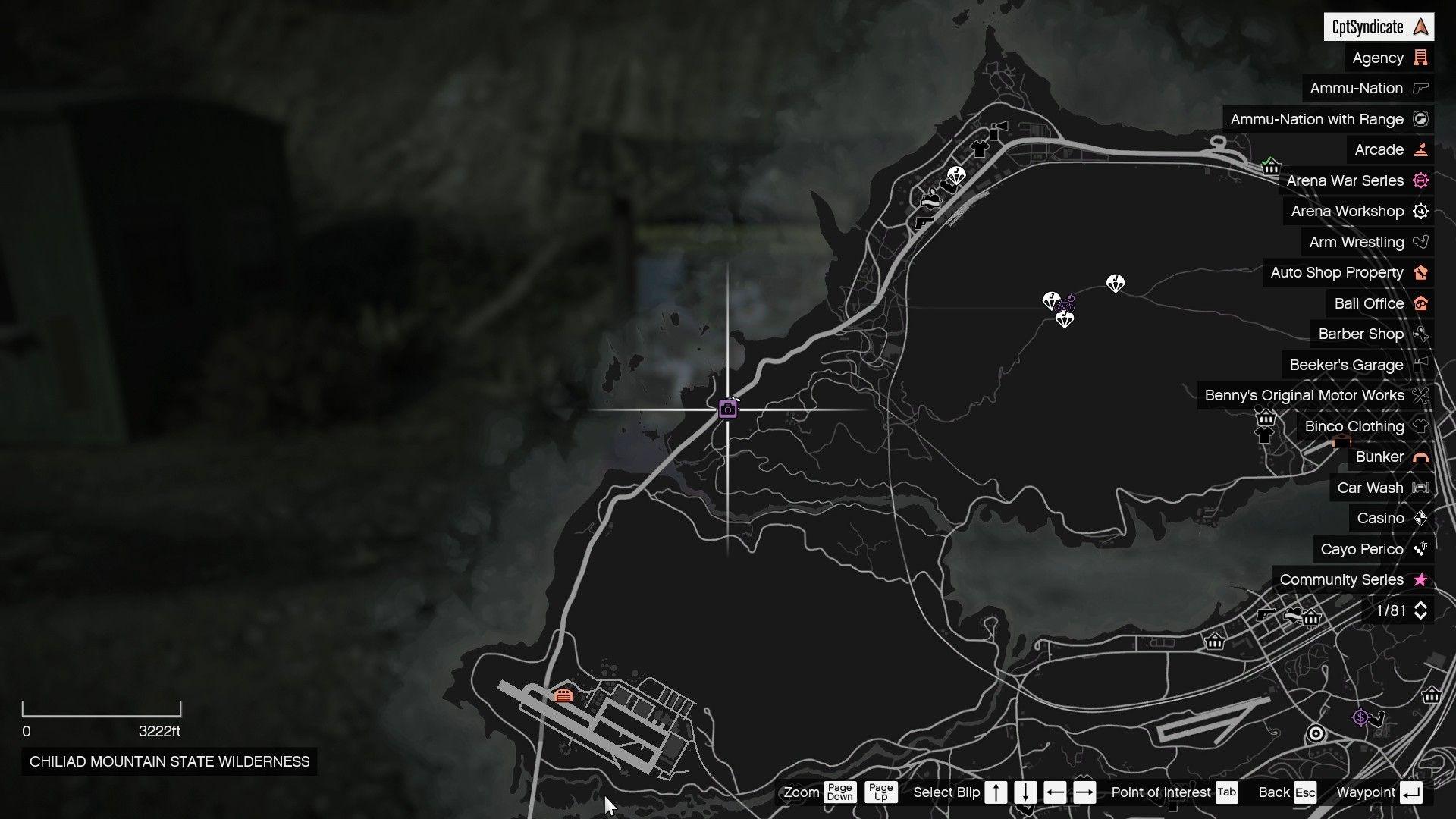The image size is (1456, 819).
Task: Click the Bunker icon in the legend
Action: pos(1420,457)
